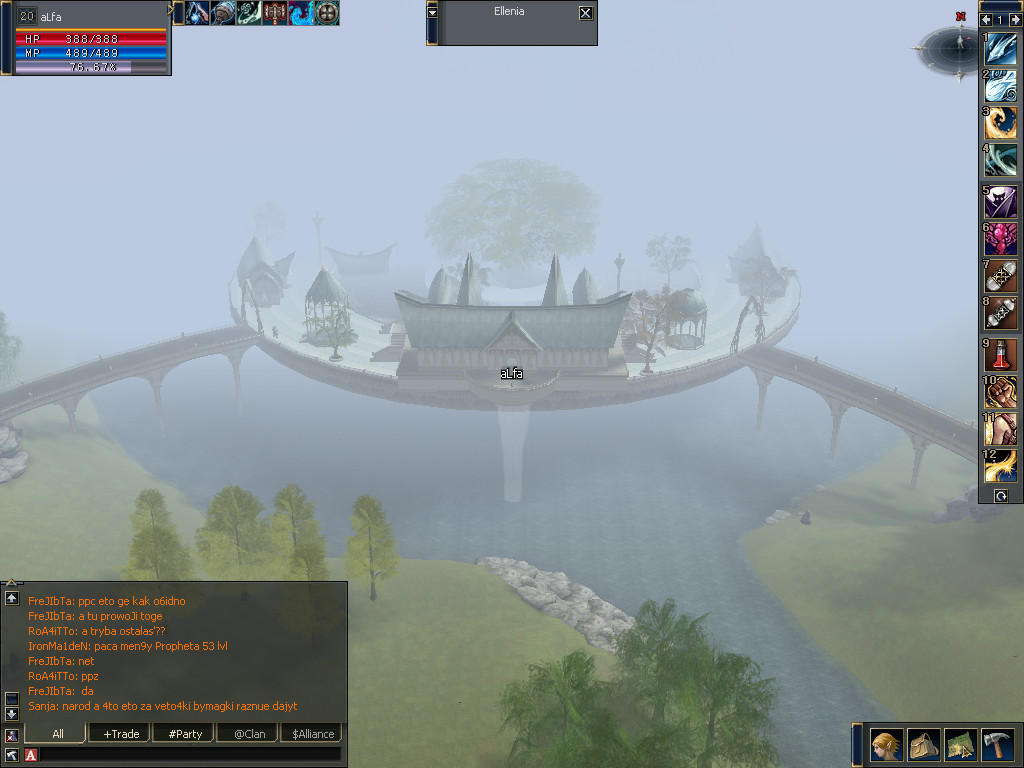Go to the previous shortcut bar page
Image resolution: width=1024 pixels, height=768 pixels.
pyautogui.click(x=987, y=20)
